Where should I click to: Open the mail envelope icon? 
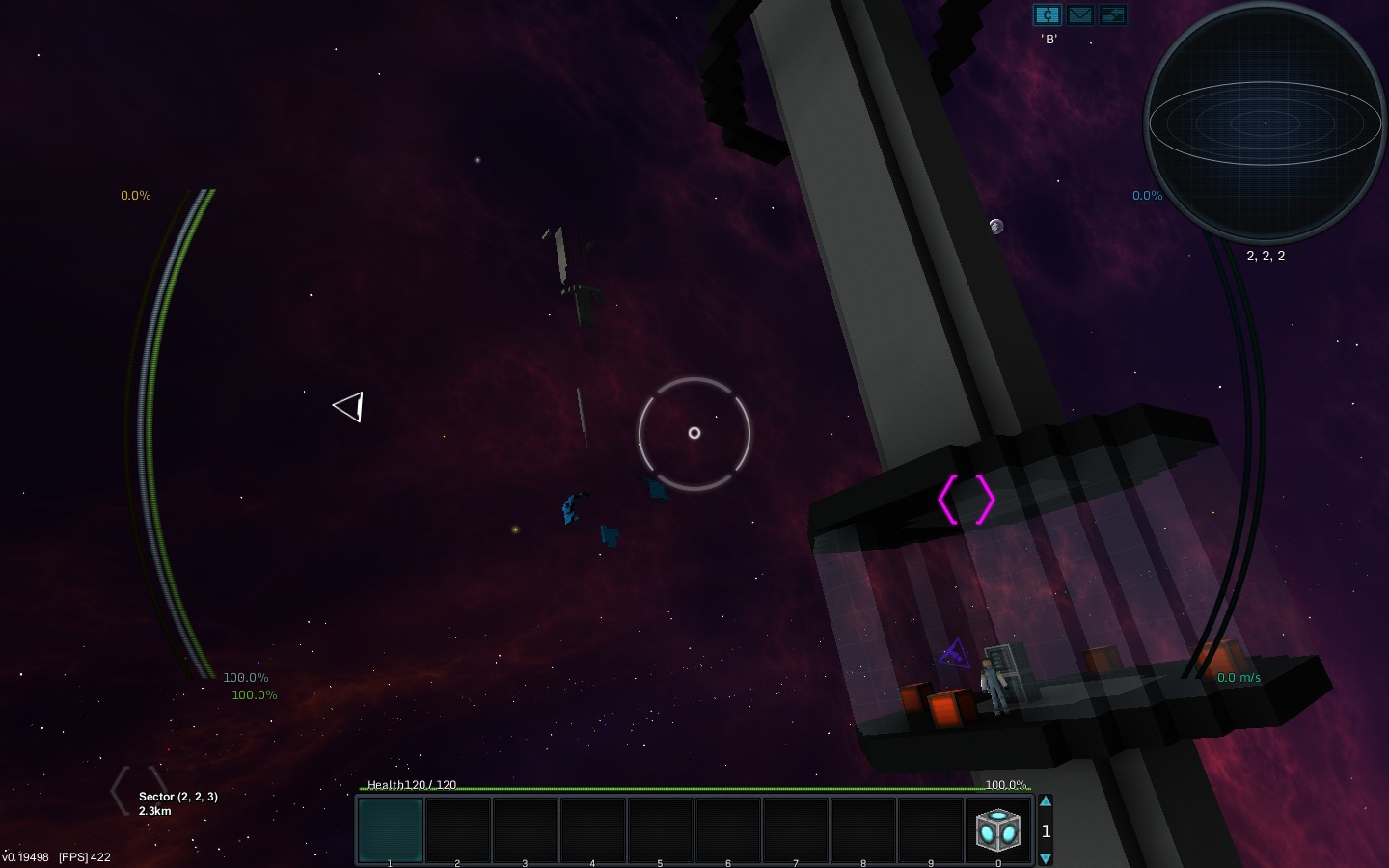pyautogui.click(x=1079, y=15)
